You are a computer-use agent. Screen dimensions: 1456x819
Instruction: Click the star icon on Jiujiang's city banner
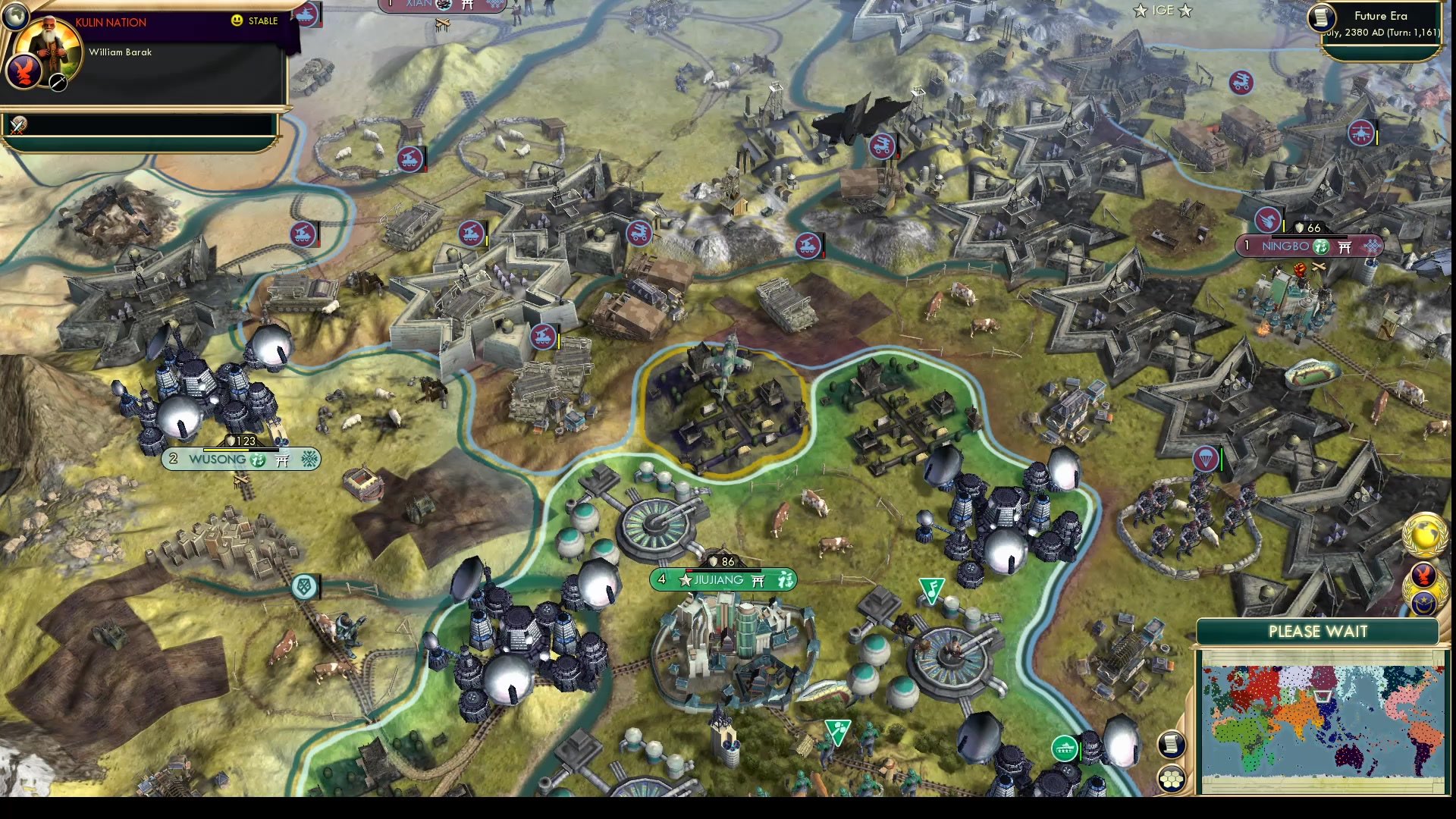coord(686,580)
